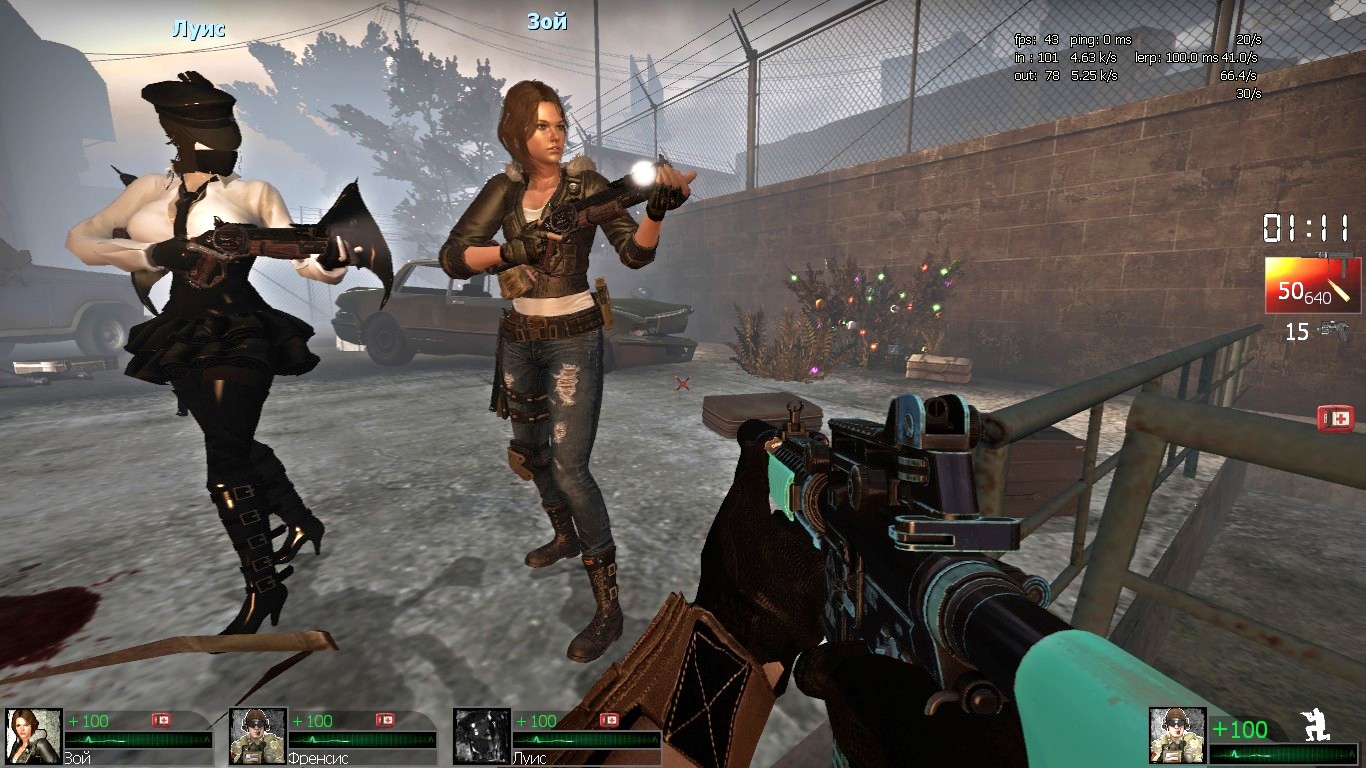Select the first aid kit slot

click(1334, 418)
